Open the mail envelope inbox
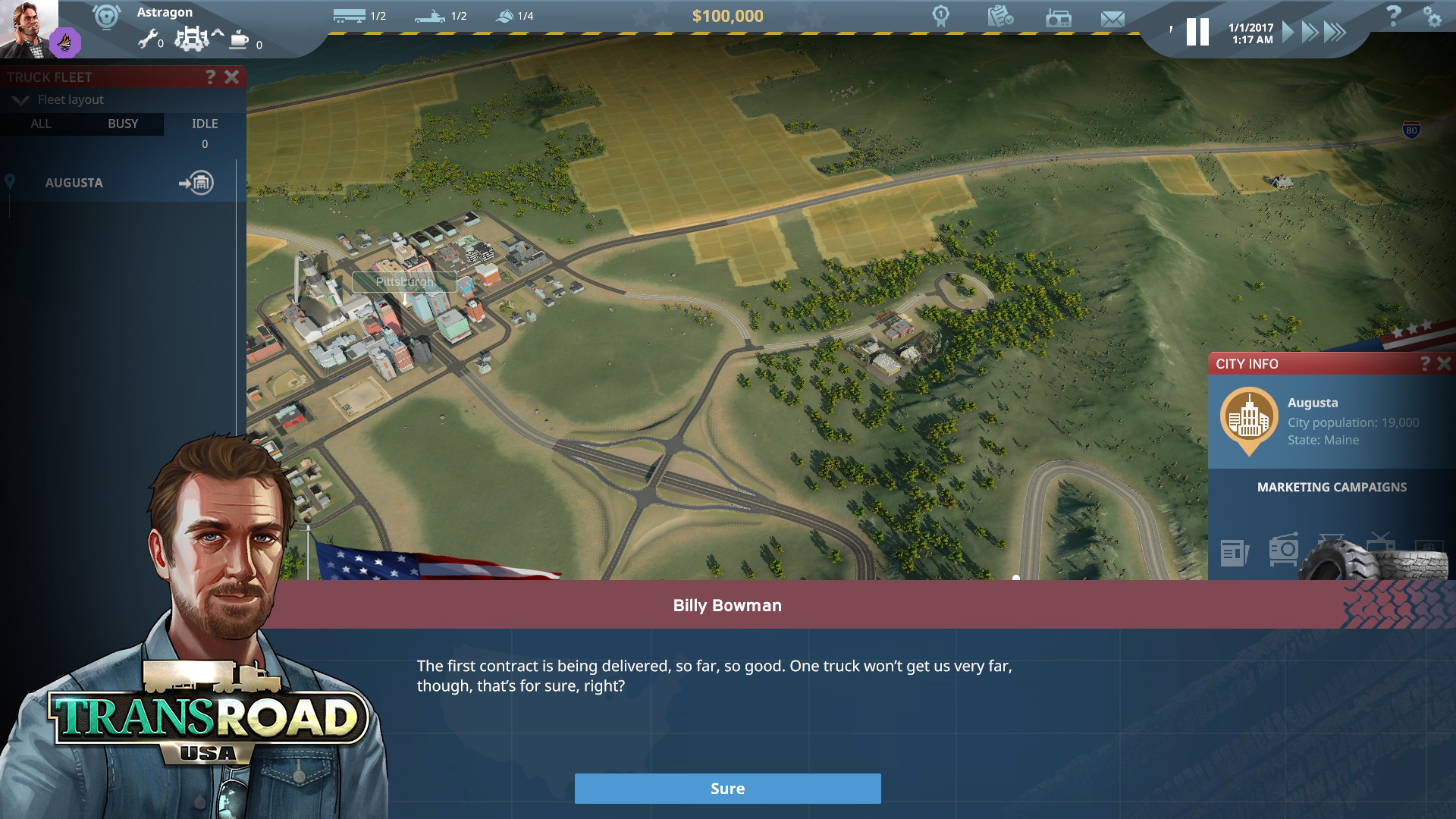The height and width of the screenshot is (819, 1456). pos(1112,18)
